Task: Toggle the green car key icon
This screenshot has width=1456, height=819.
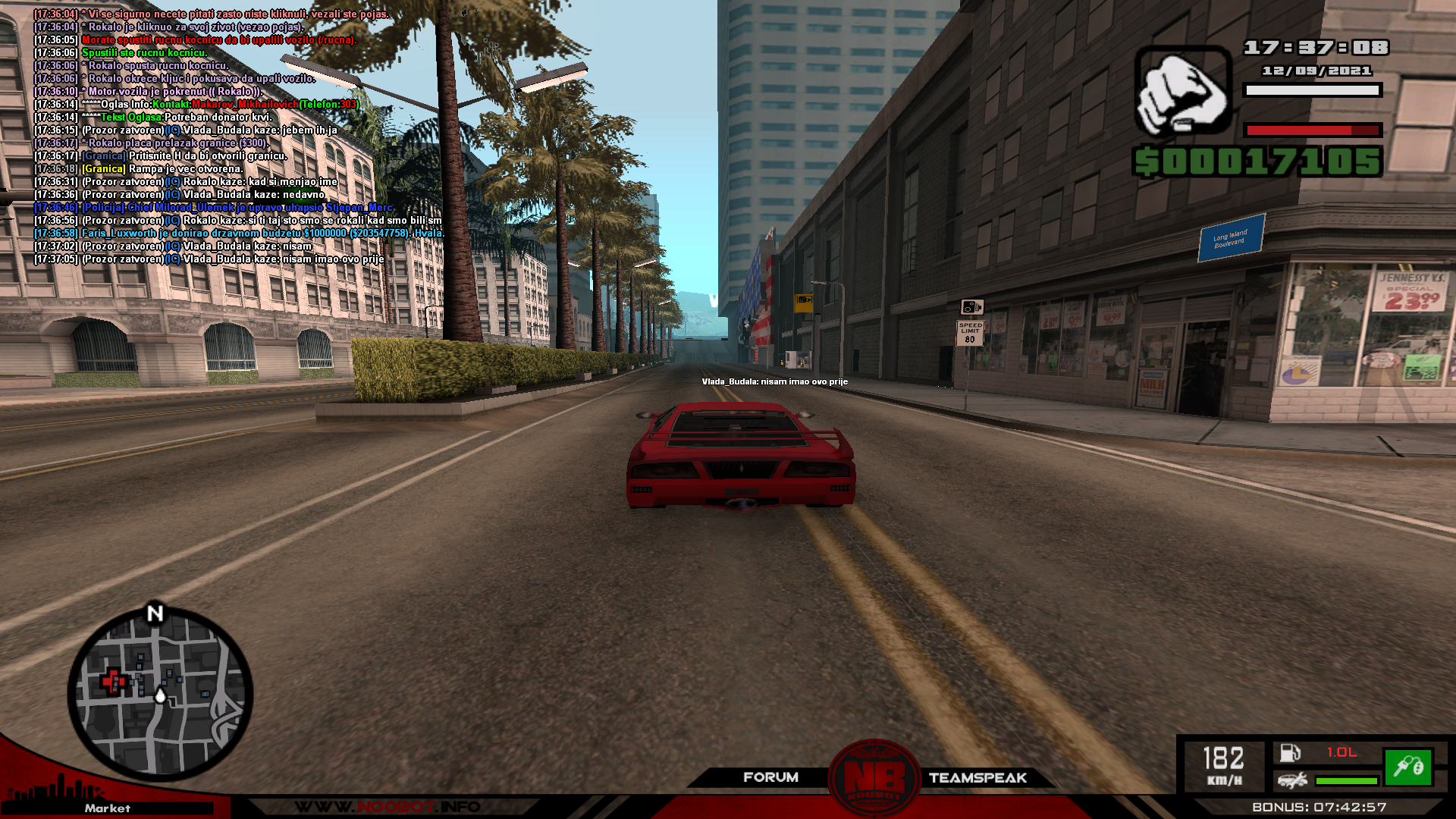Action: click(x=1407, y=767)
